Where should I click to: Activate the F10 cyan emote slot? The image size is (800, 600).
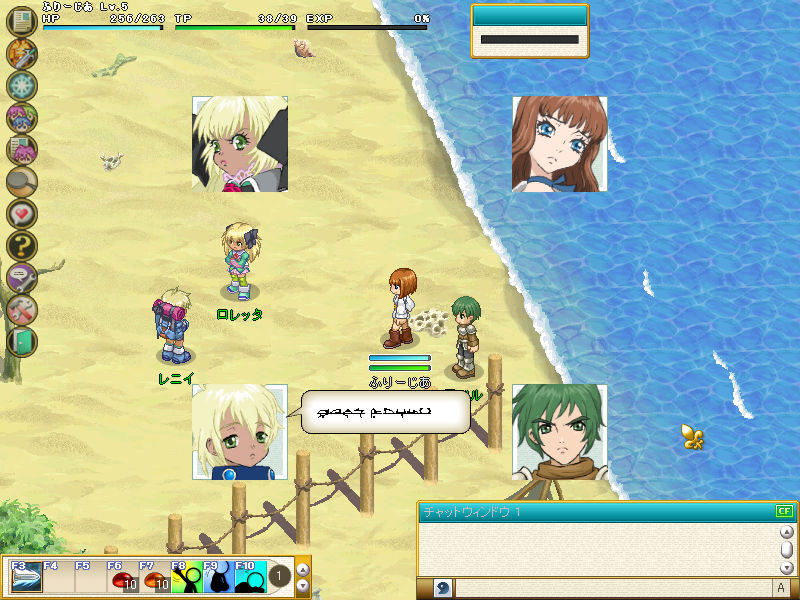pos(250,580)
